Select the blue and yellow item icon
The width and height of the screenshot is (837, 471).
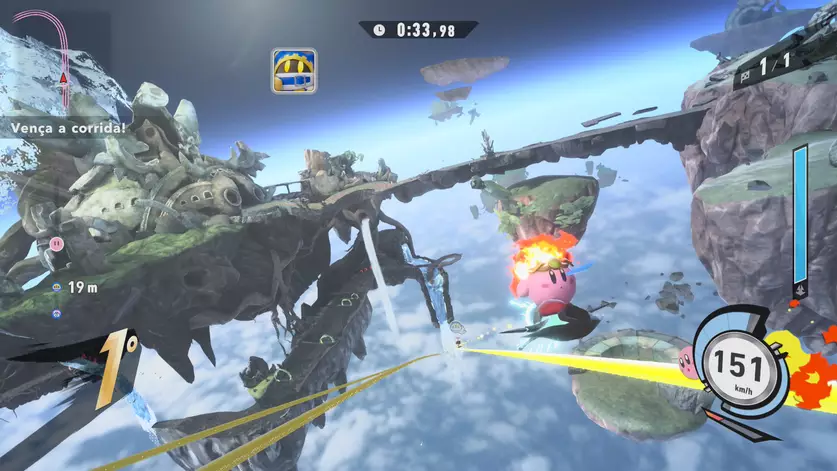[x=294, y=71]
